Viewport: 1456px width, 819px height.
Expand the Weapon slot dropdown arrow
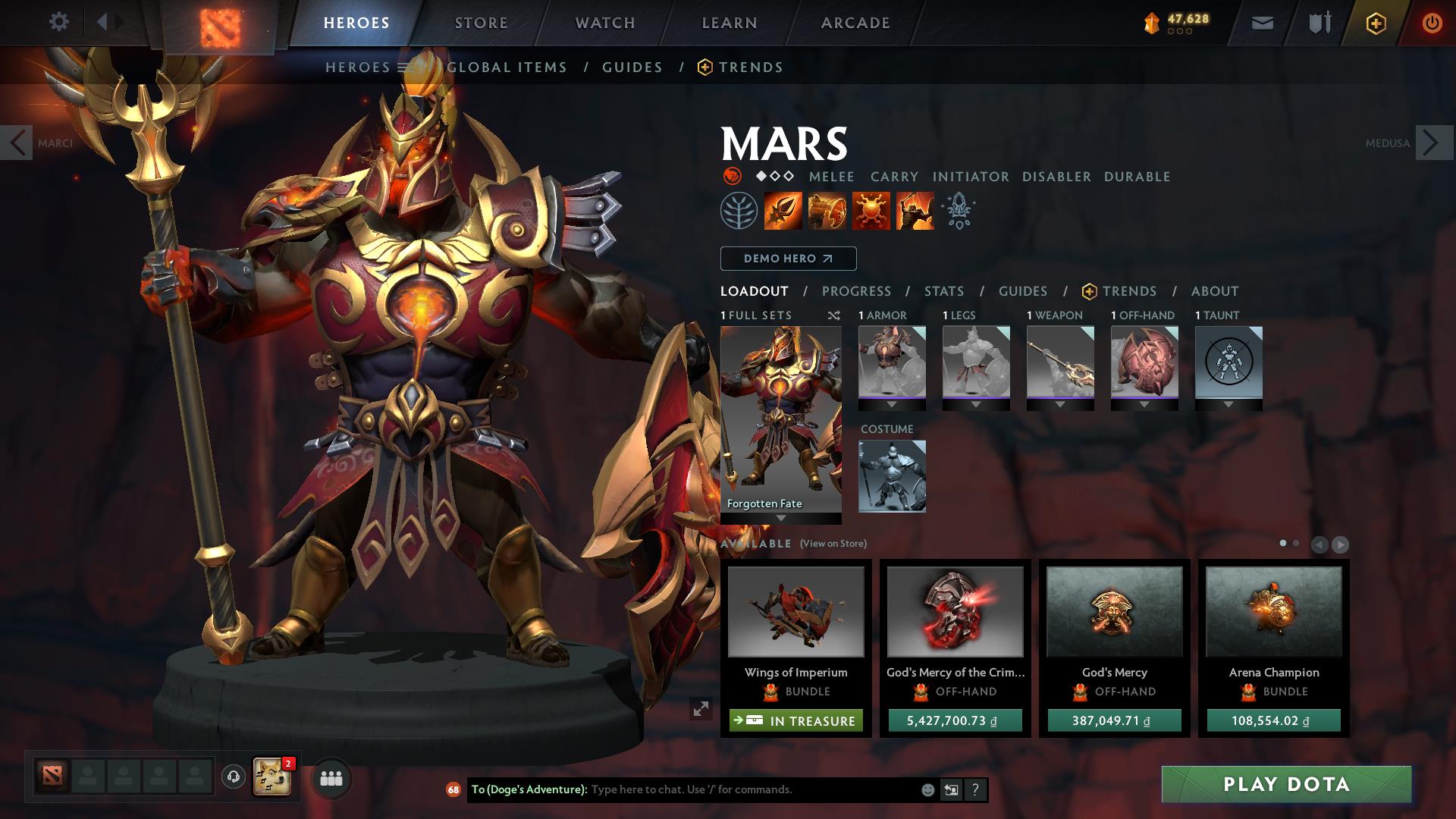[x=1060, y=405]
